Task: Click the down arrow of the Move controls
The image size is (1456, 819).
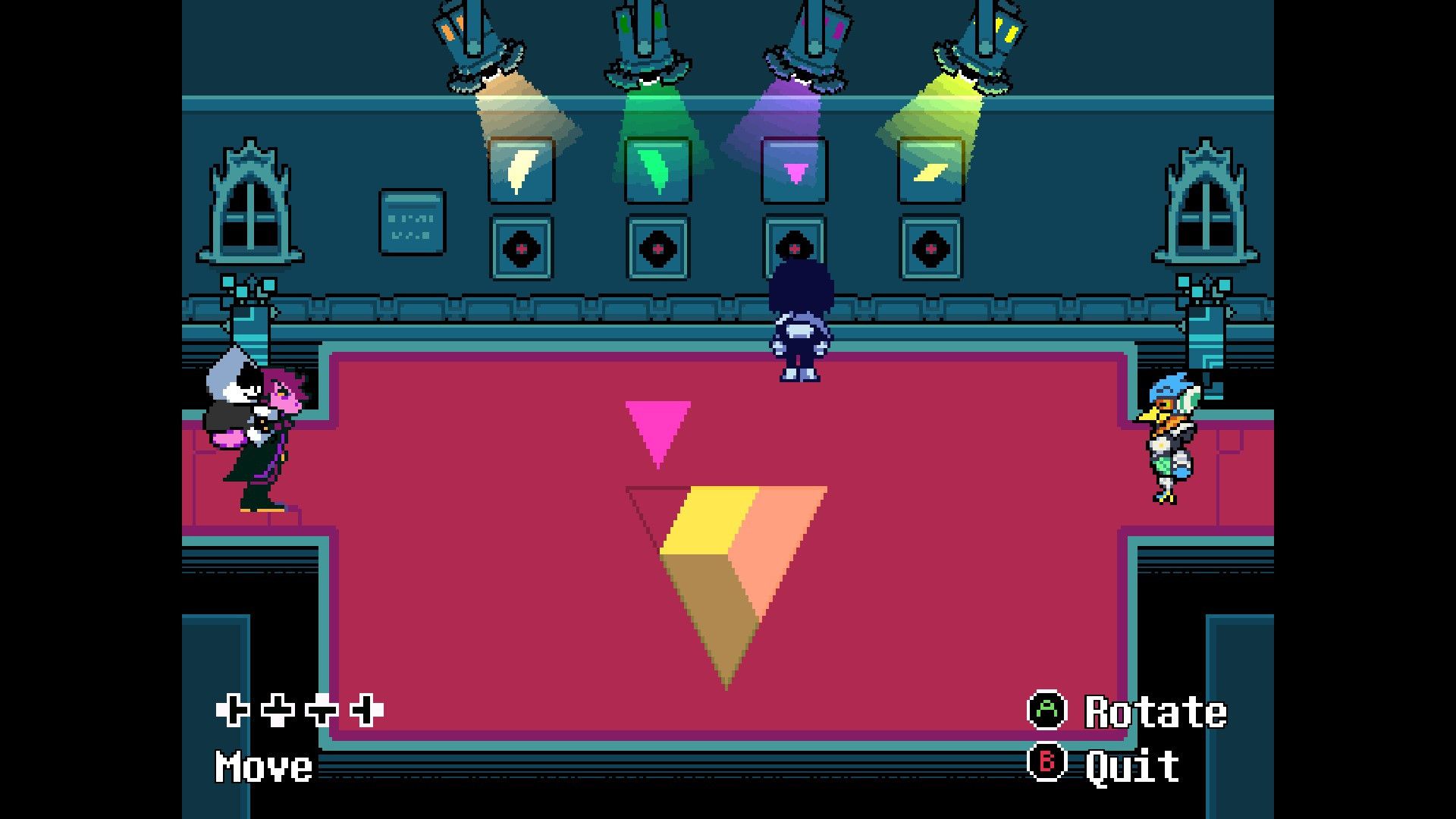Action: point(278,713)
